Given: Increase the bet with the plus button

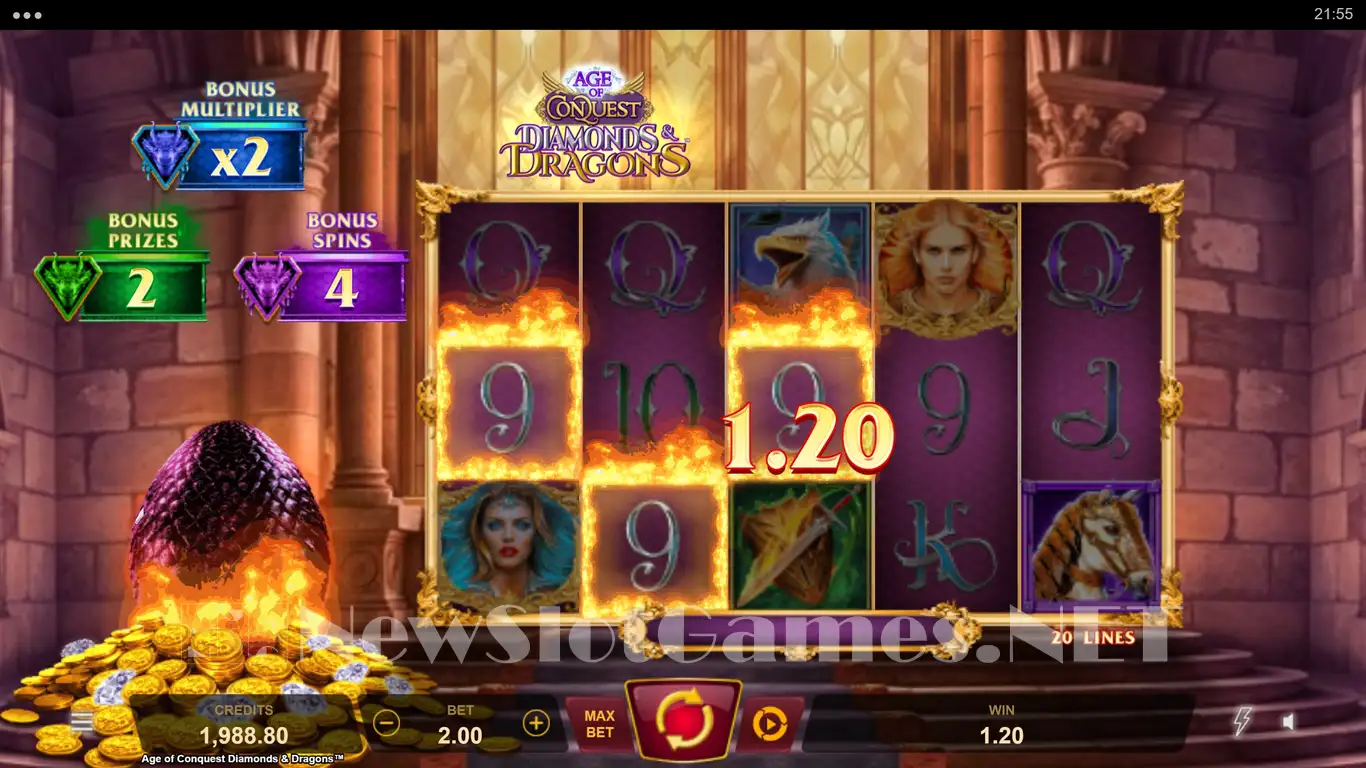Looking at the screenshot, I should [536, 723].
